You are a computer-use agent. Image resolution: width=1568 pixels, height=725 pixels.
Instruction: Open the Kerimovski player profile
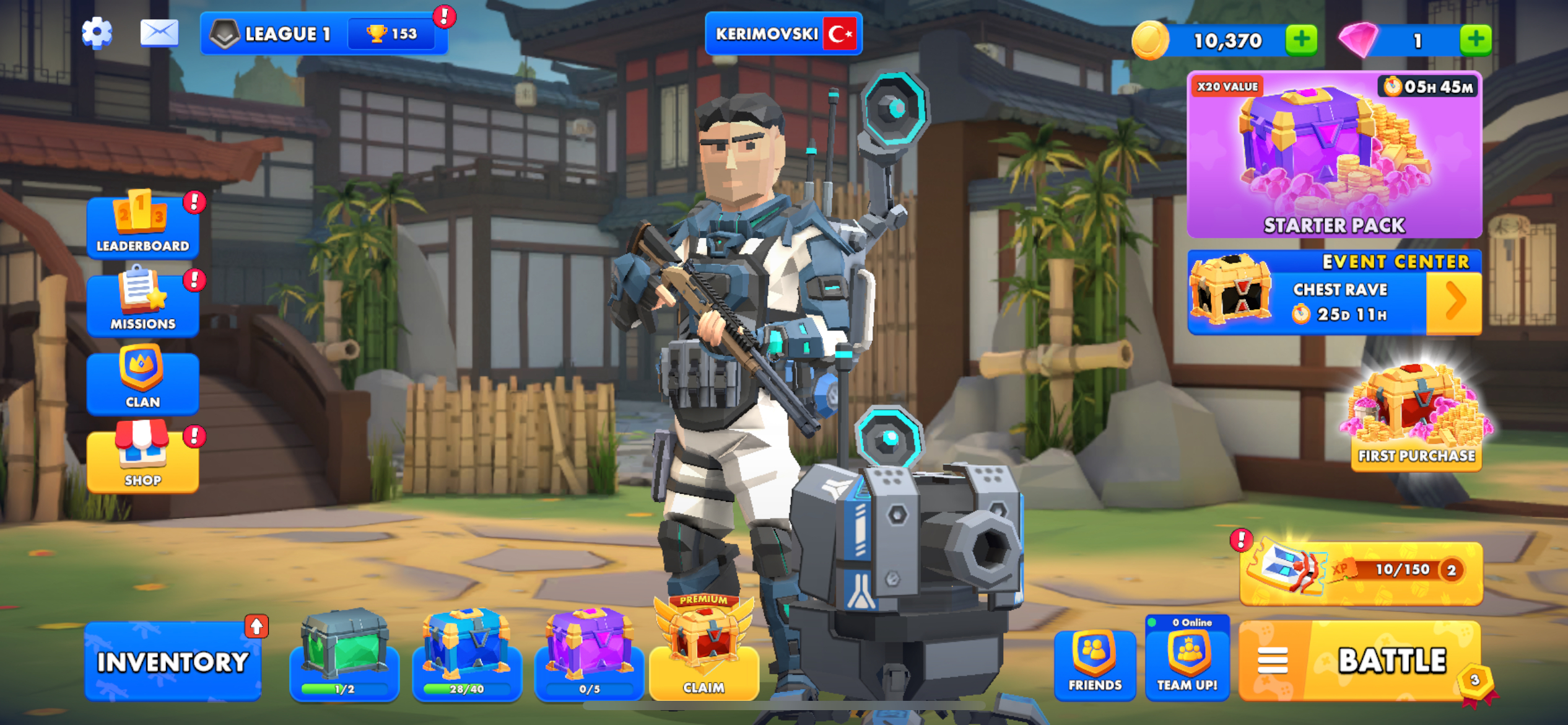click(x=783, y=33)
